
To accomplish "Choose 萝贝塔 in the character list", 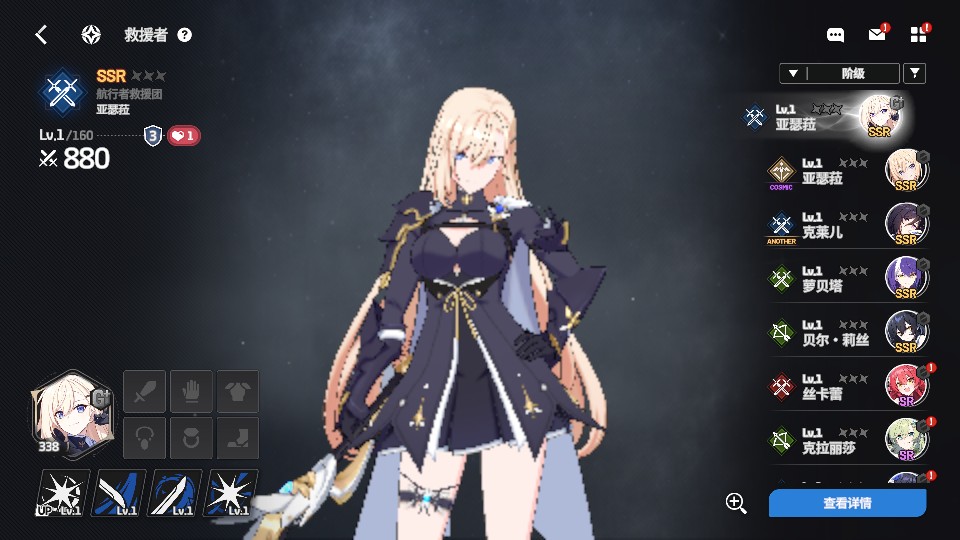I will [846, 279].
